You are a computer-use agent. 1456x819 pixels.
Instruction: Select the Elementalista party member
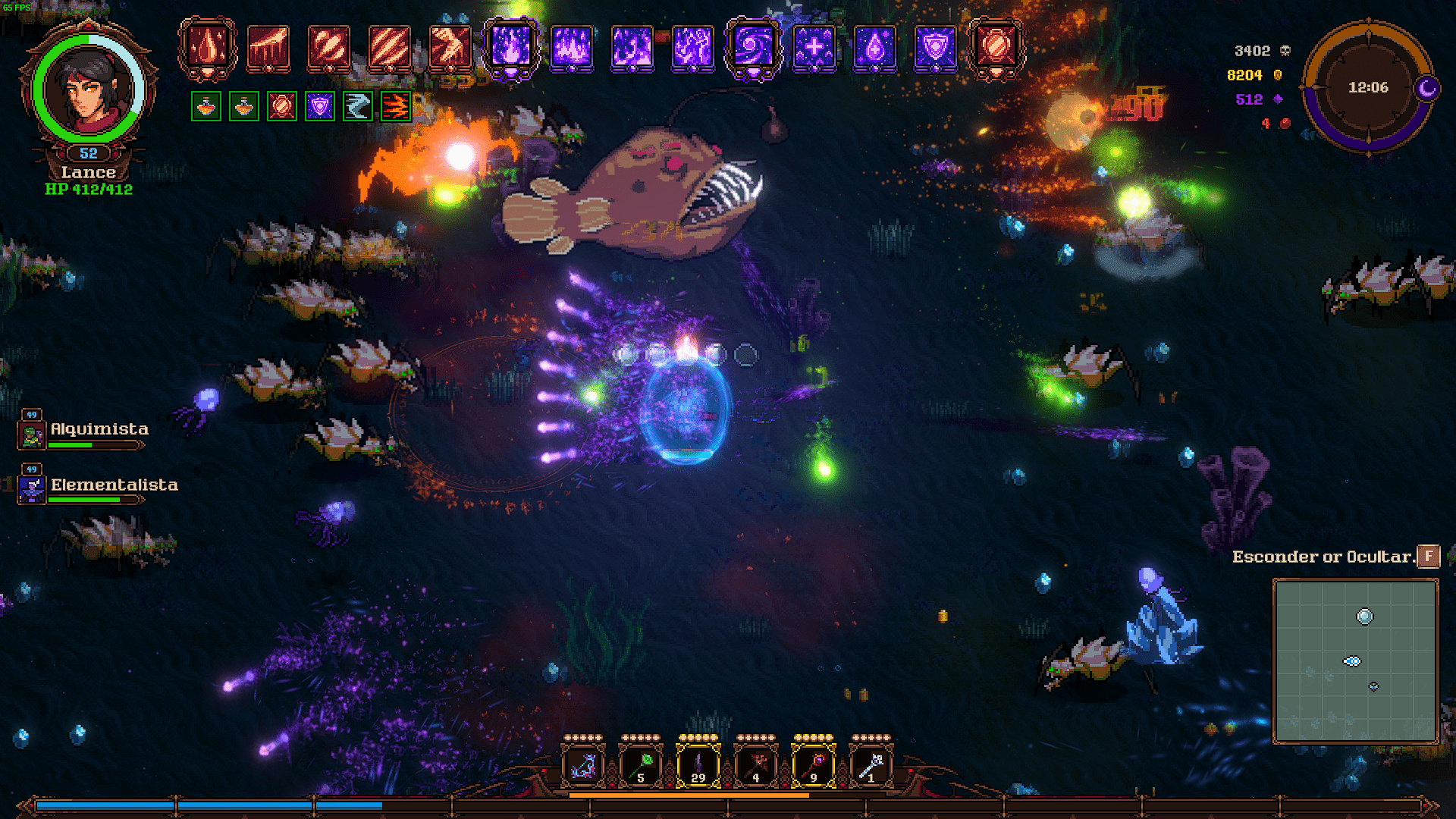[113, 486]
